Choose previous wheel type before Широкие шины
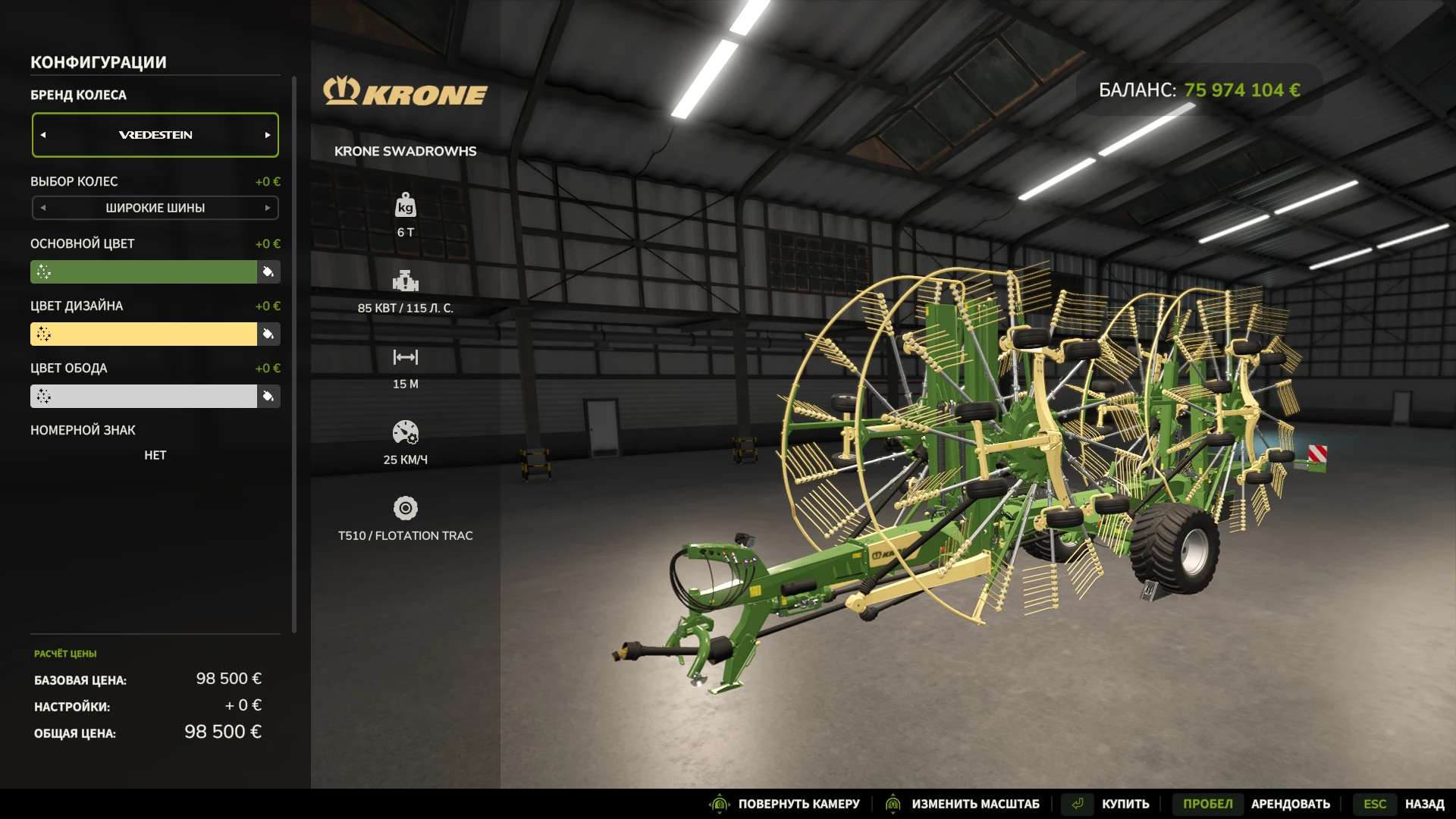This screenshot has width=1456, height=819. coord(43,208)
